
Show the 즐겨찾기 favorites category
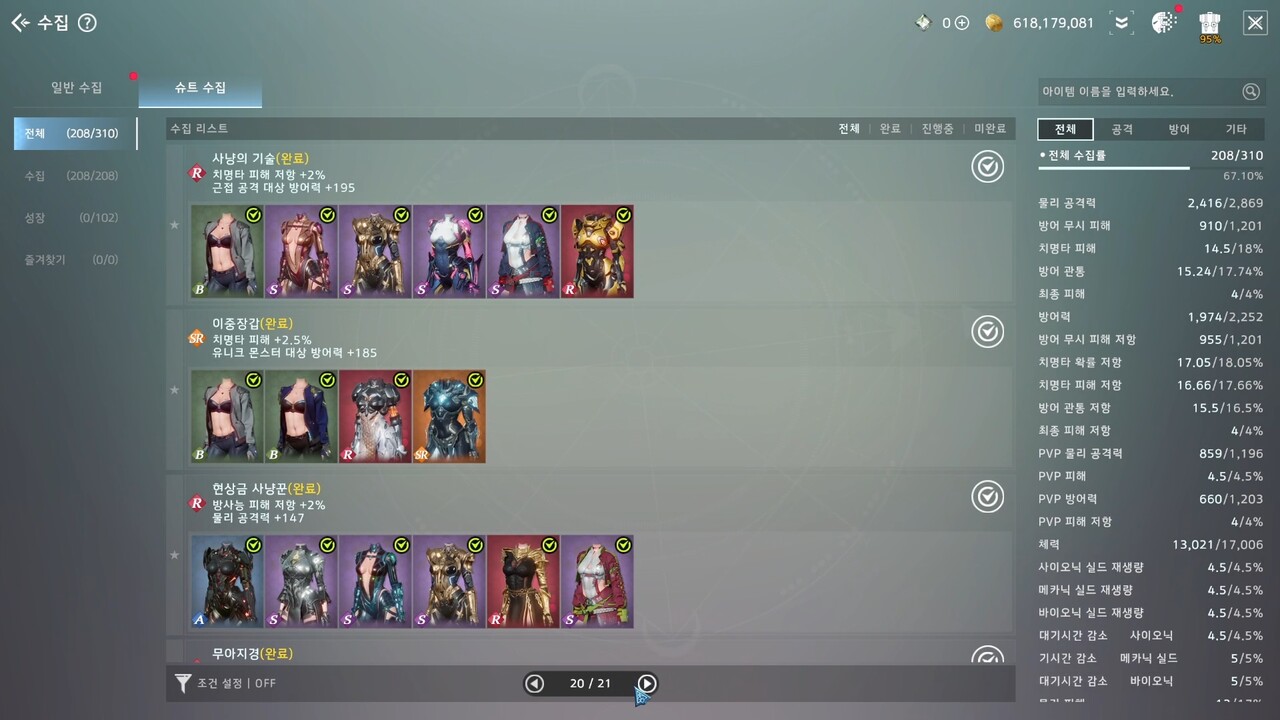[75, 260]
